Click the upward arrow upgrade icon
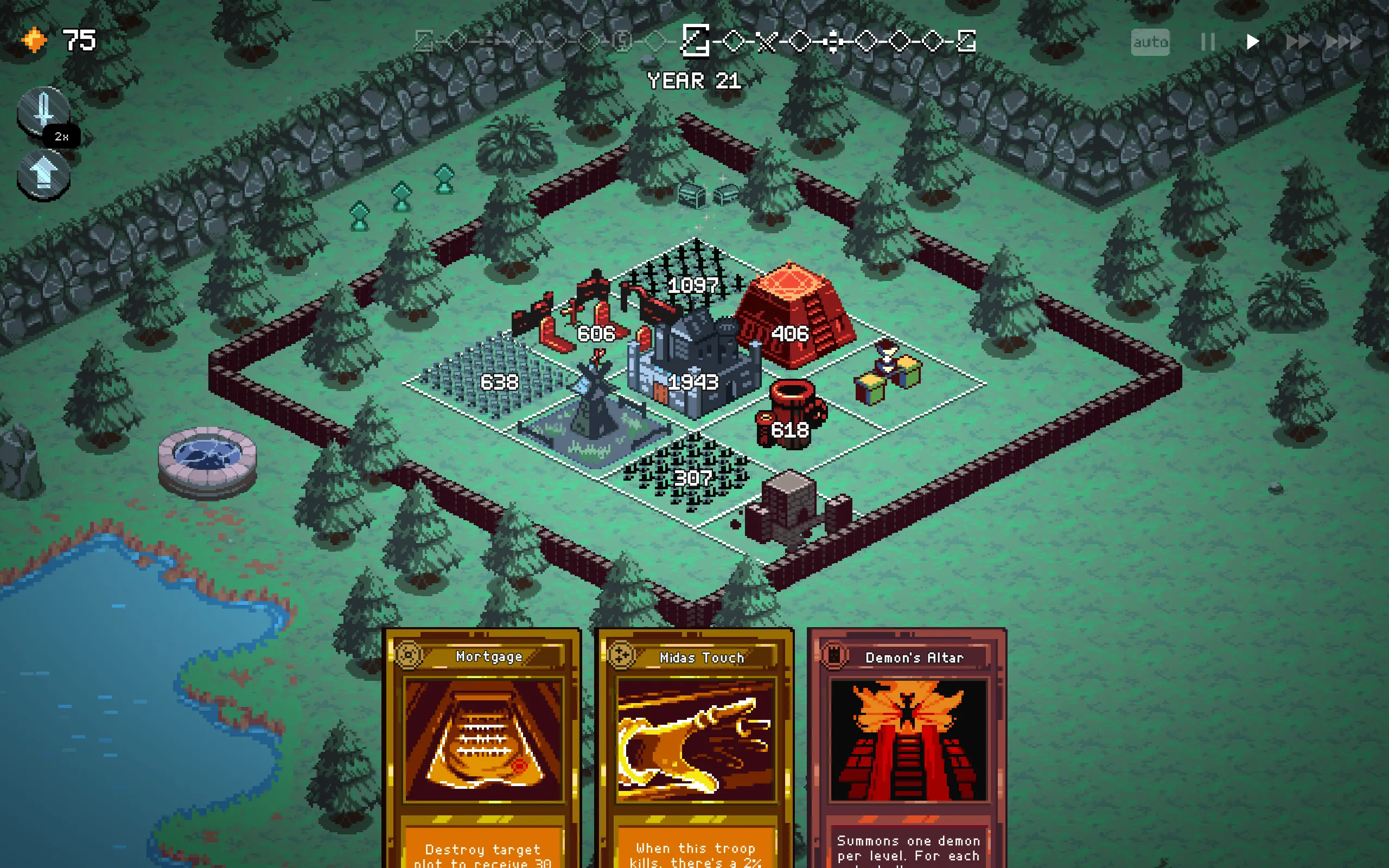This screenshot has height=868, width=1389. [43, 174]
